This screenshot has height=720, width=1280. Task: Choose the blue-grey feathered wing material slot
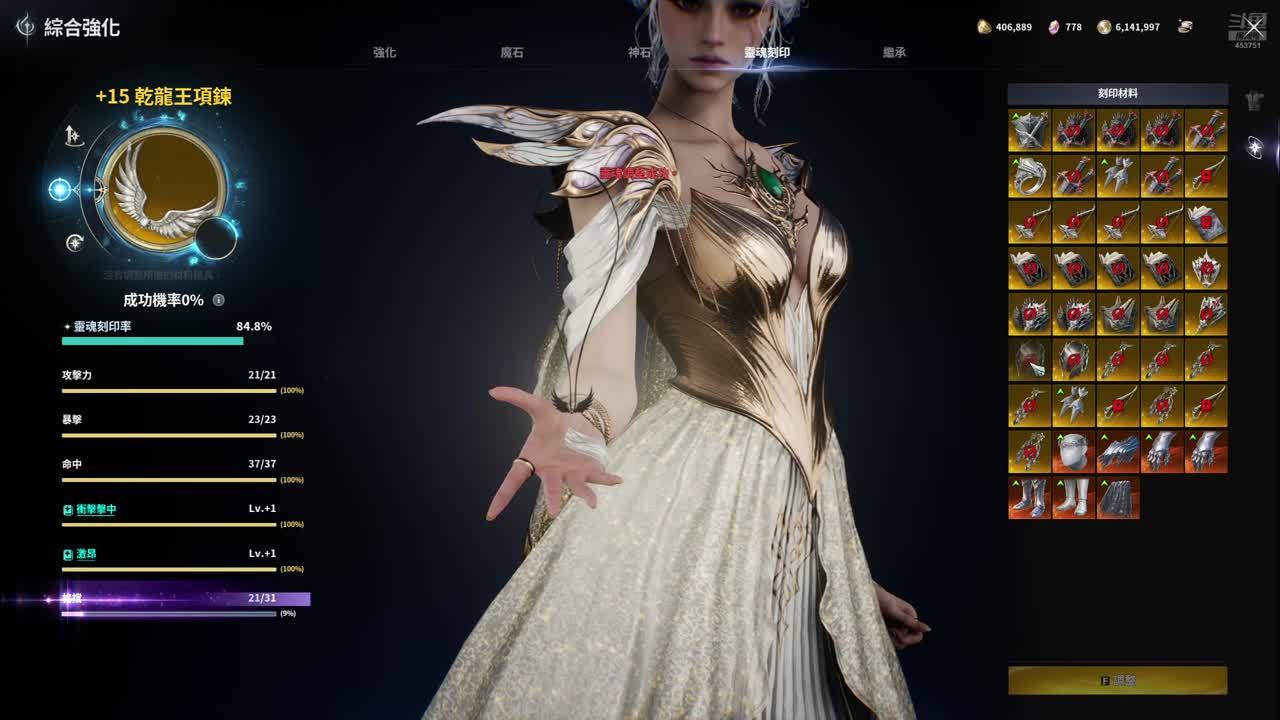coord(1117,452)
